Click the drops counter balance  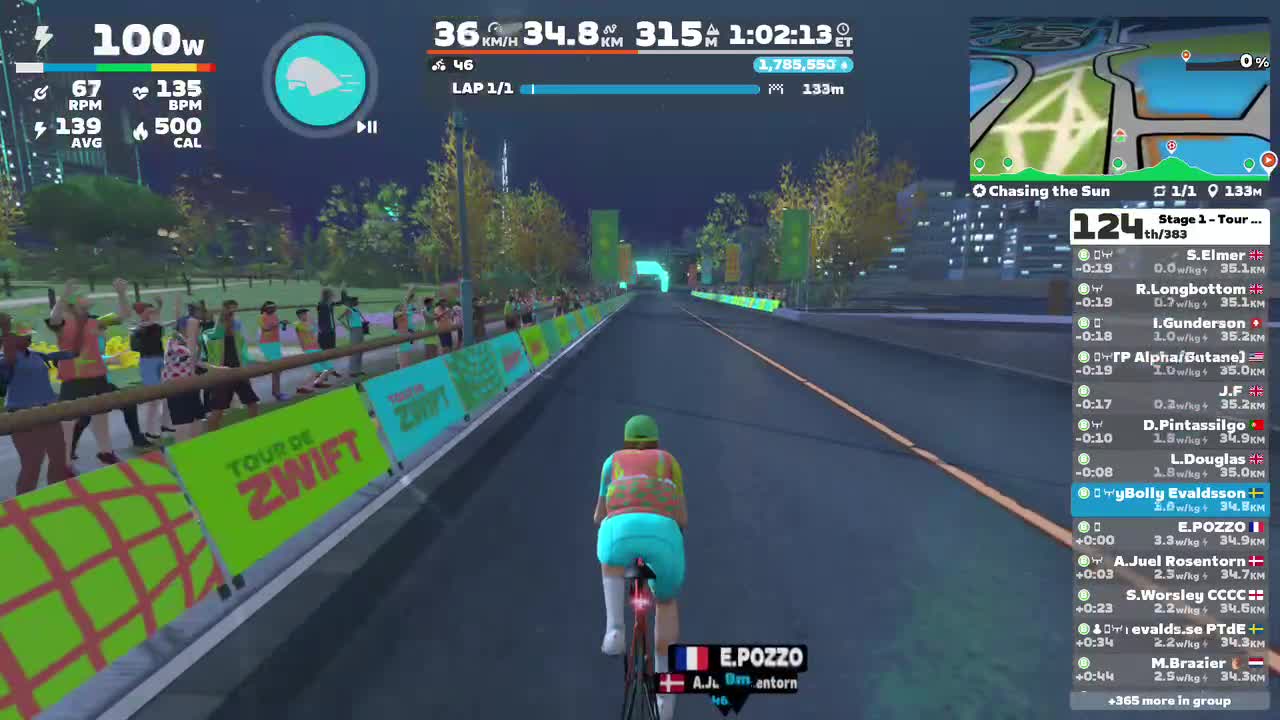[800, 66]
